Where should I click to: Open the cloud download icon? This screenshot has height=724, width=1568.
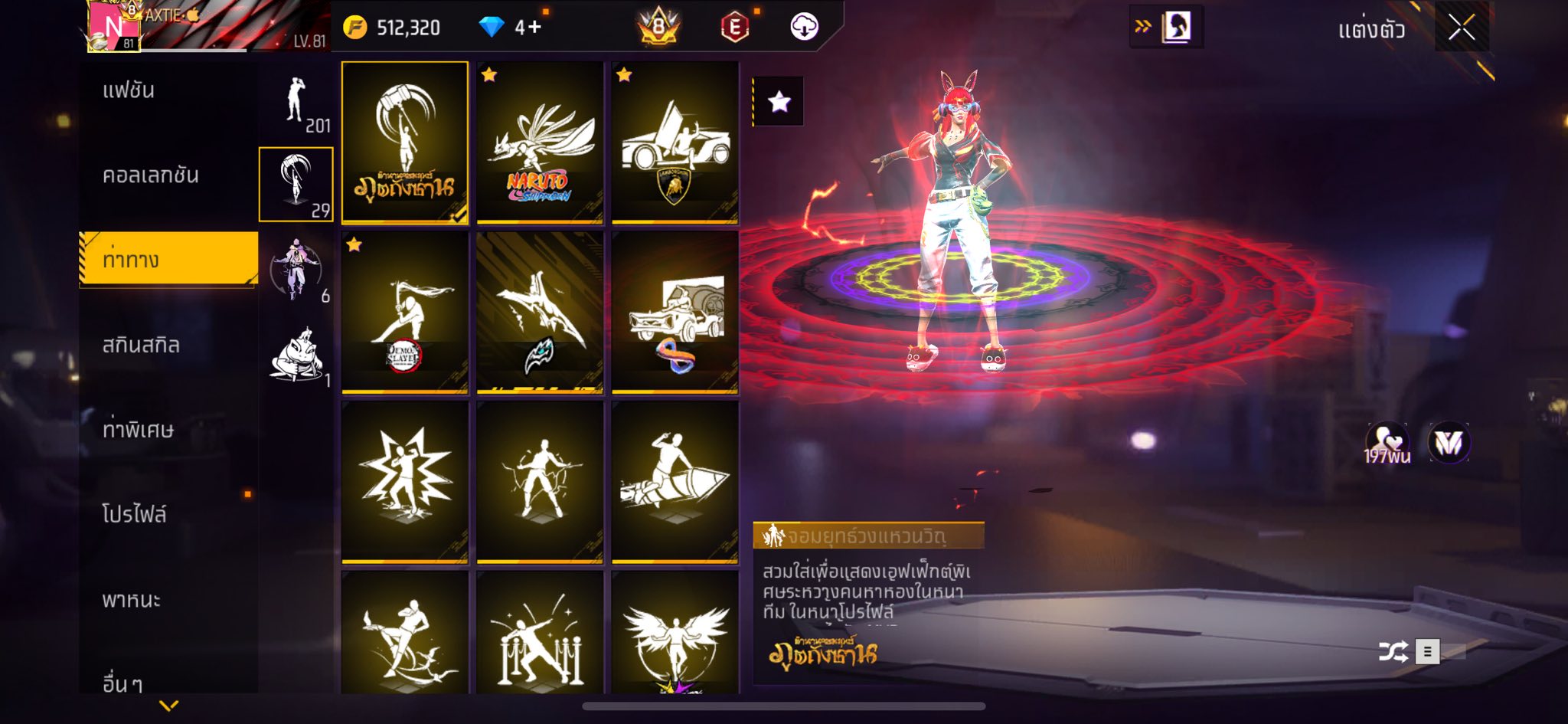(x=804, y=28)
